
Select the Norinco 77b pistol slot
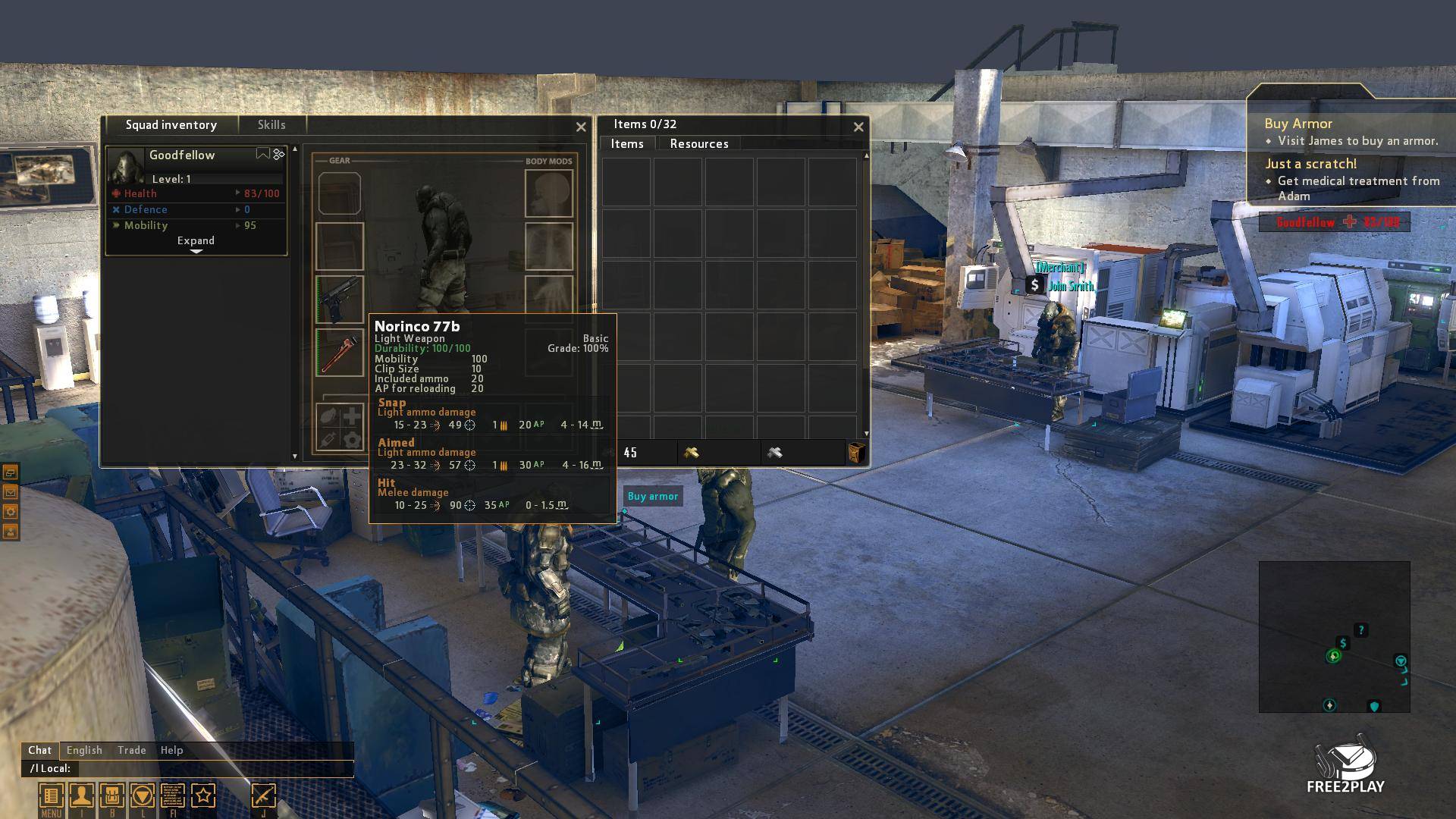[x=340, y=300]
